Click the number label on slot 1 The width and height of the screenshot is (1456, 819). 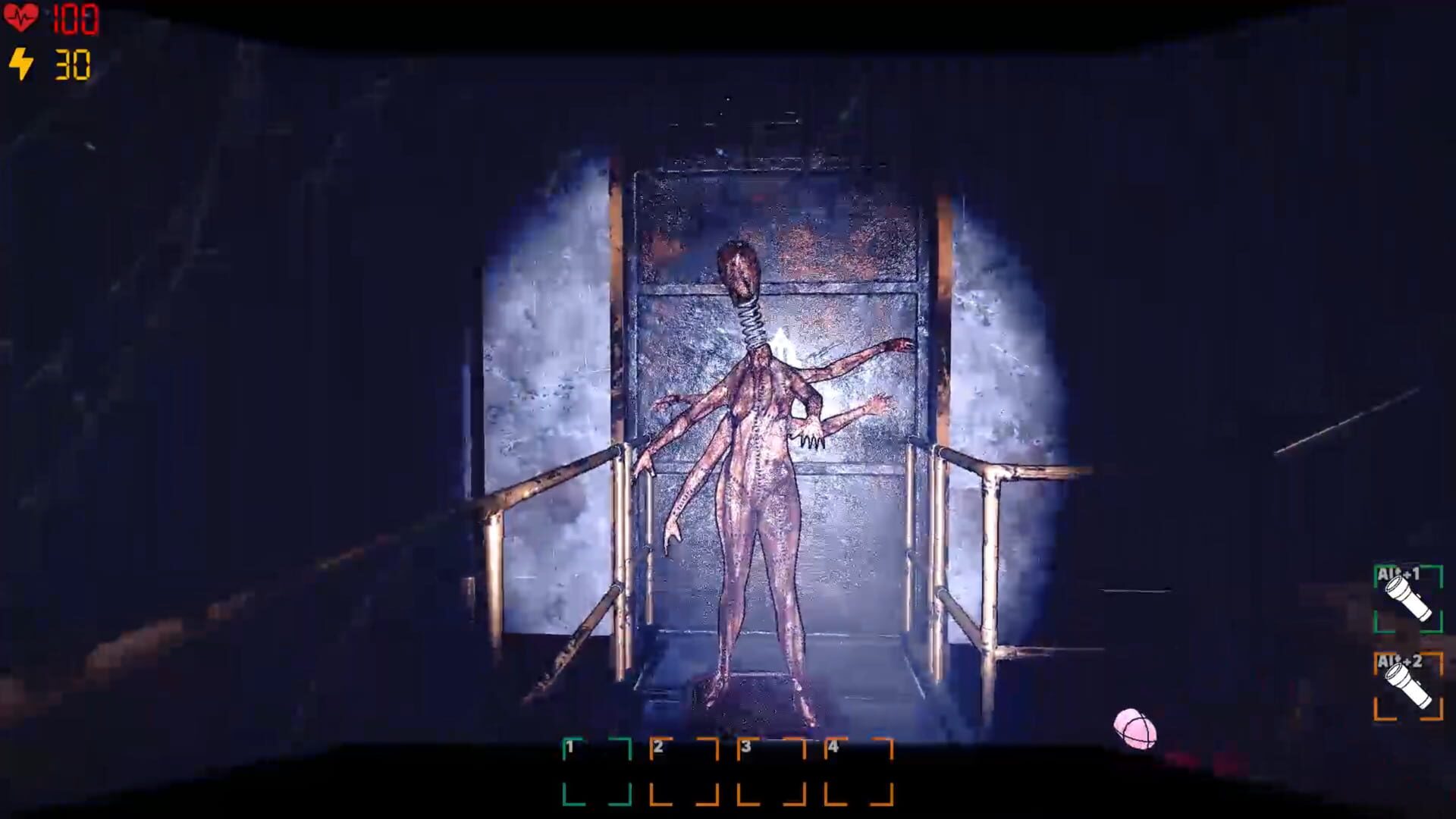click(x=570, y=745)
